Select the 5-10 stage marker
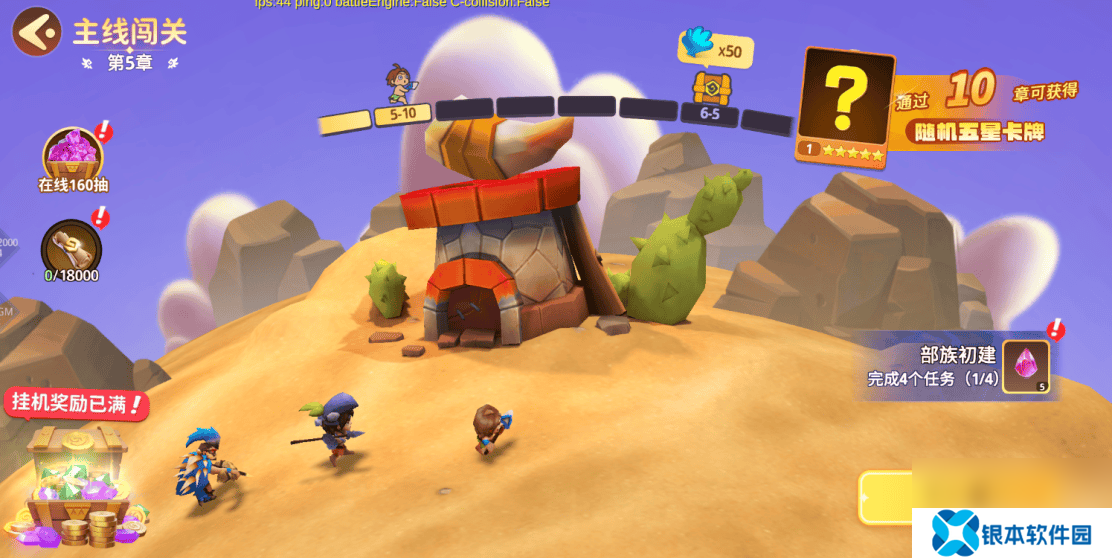This screenshot has width=1112, height=558. point(403,114)
